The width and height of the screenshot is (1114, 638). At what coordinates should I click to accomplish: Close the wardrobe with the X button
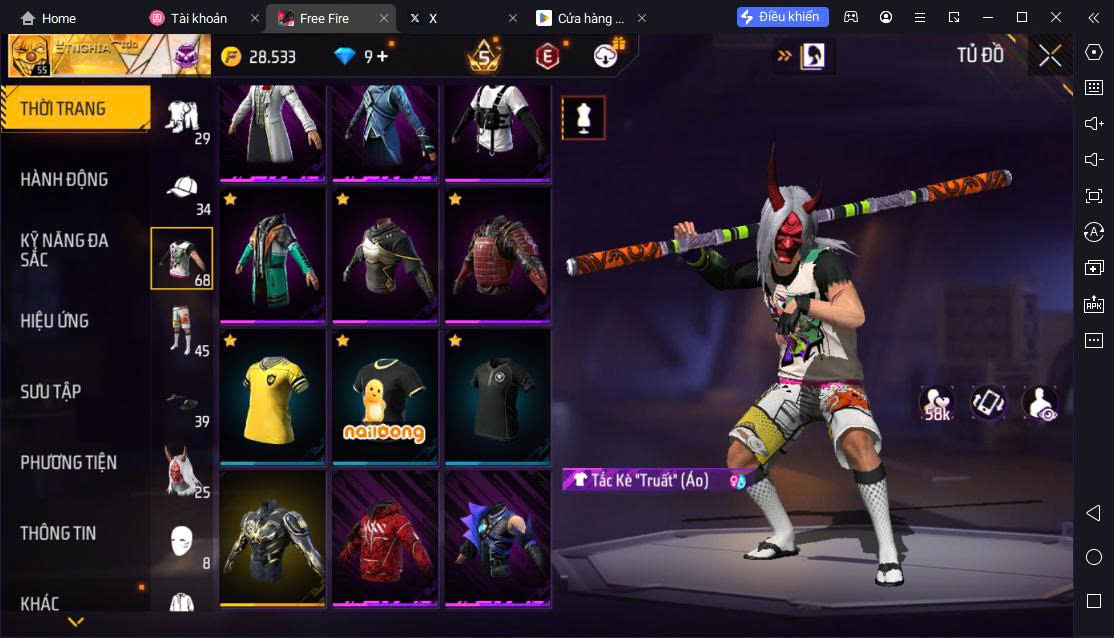click(x=1050, y=56)
